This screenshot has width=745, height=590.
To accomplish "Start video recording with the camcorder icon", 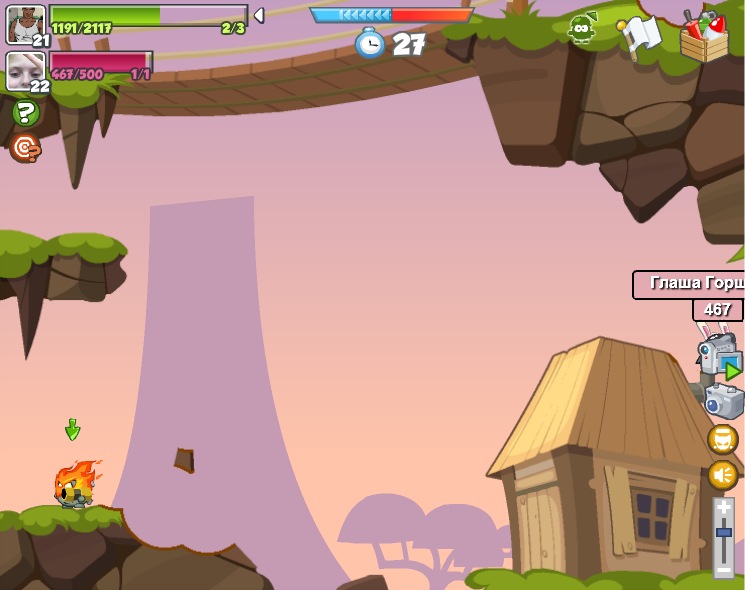I will 719,355.
